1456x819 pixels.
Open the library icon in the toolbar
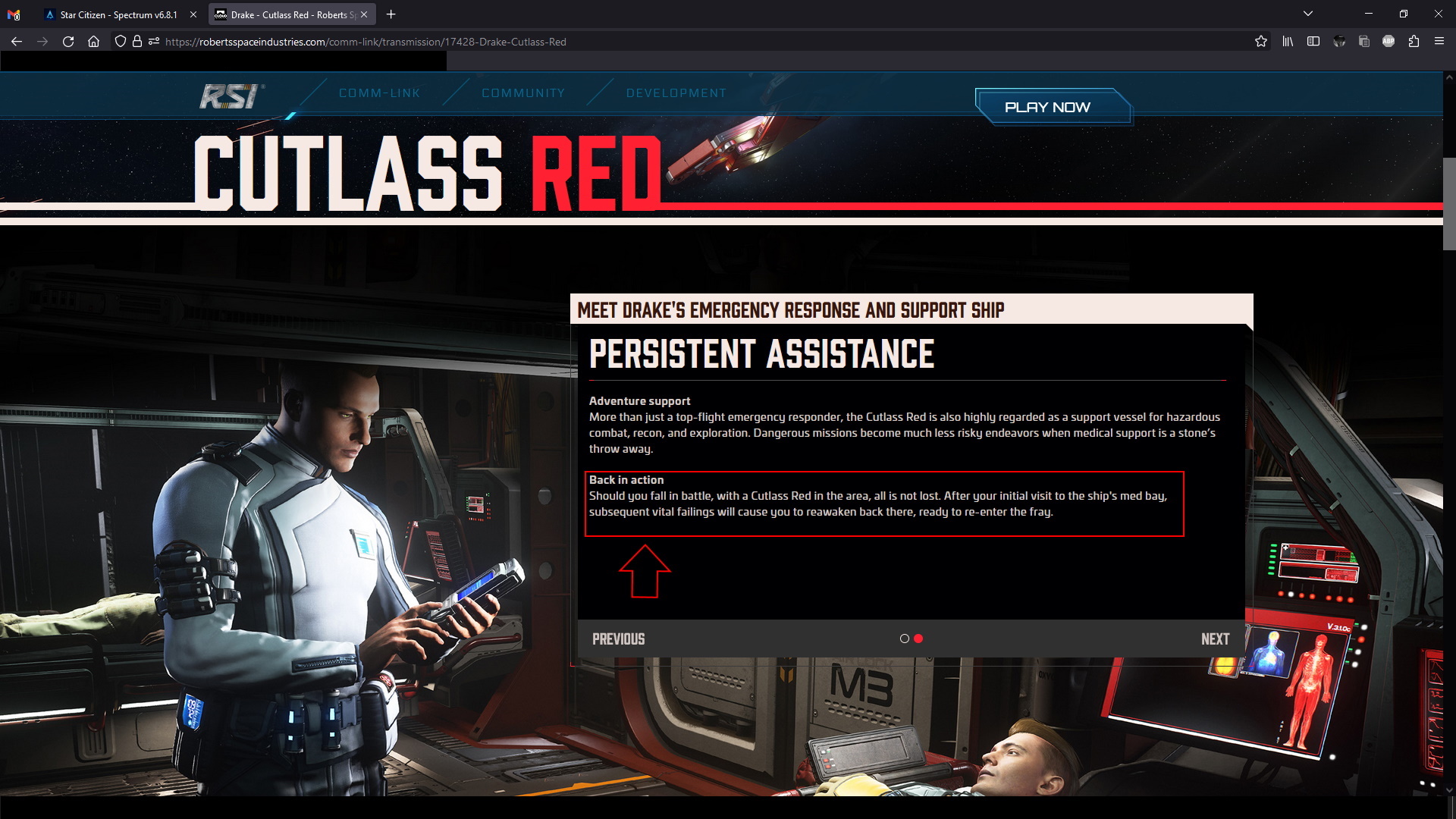1288,42
